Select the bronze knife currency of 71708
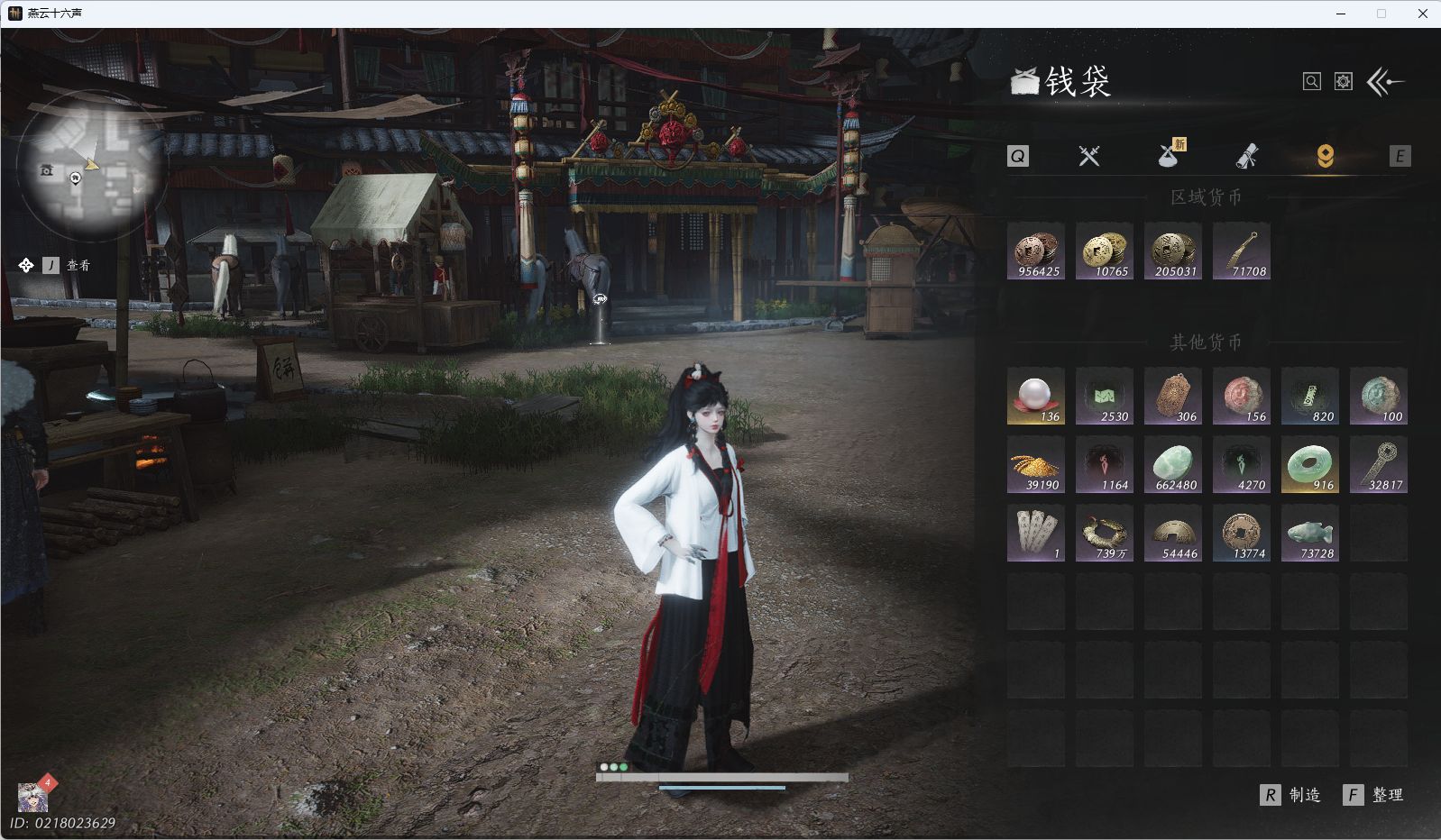1441x840 pixels. click(1242, 251)
